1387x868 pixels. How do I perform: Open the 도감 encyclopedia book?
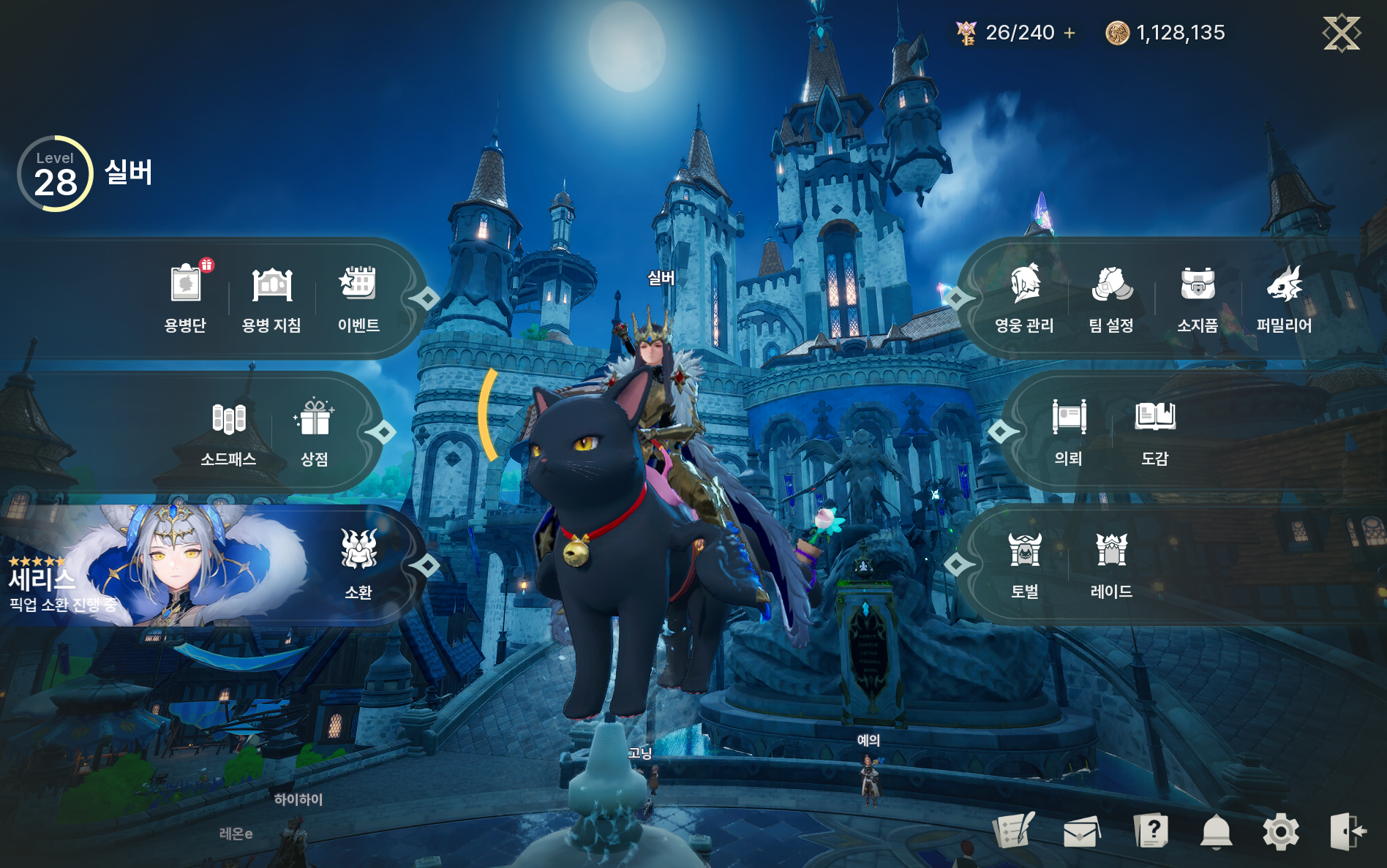click(1155, 431)
